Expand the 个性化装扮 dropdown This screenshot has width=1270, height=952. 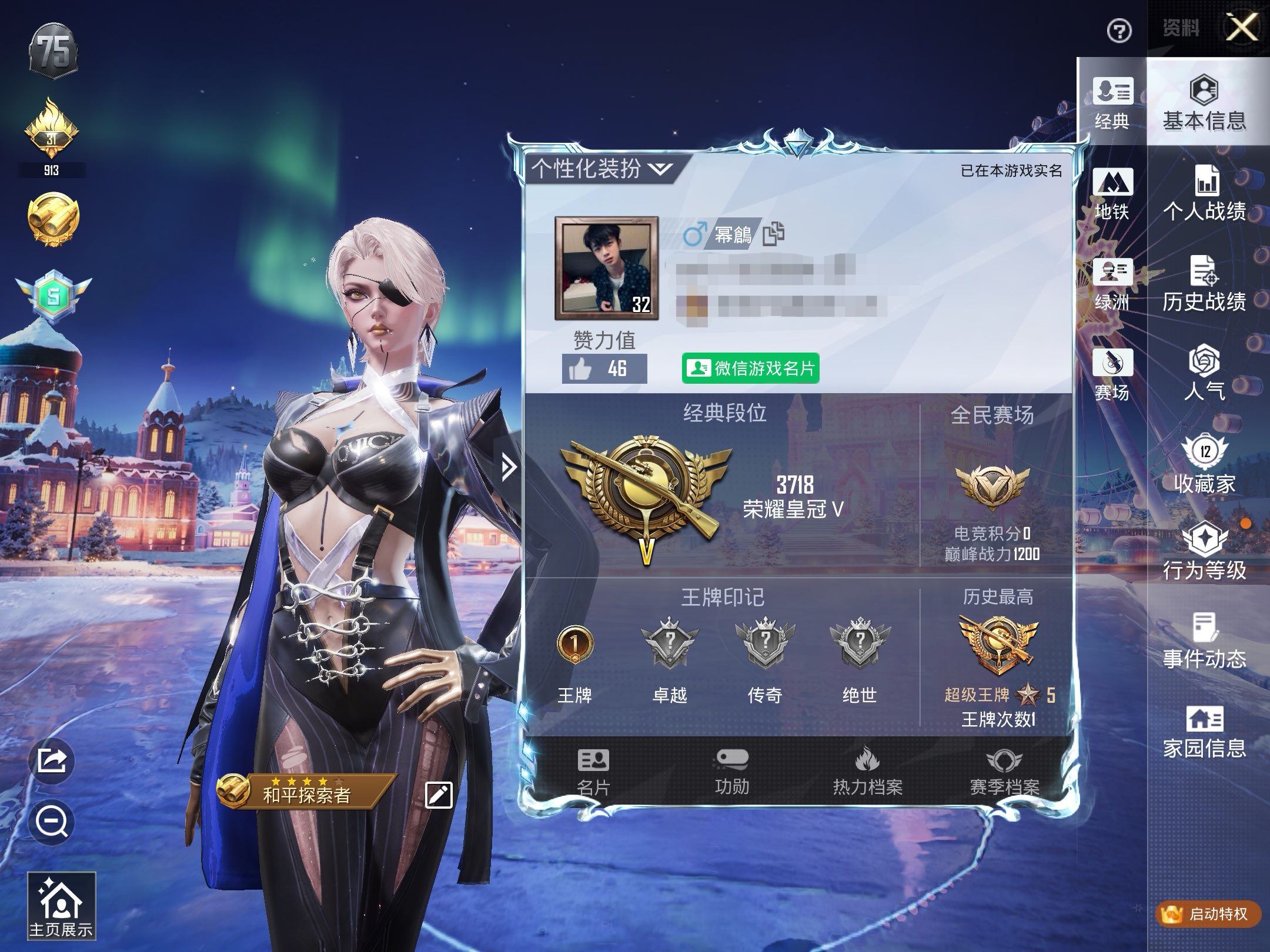coord(601,169)
